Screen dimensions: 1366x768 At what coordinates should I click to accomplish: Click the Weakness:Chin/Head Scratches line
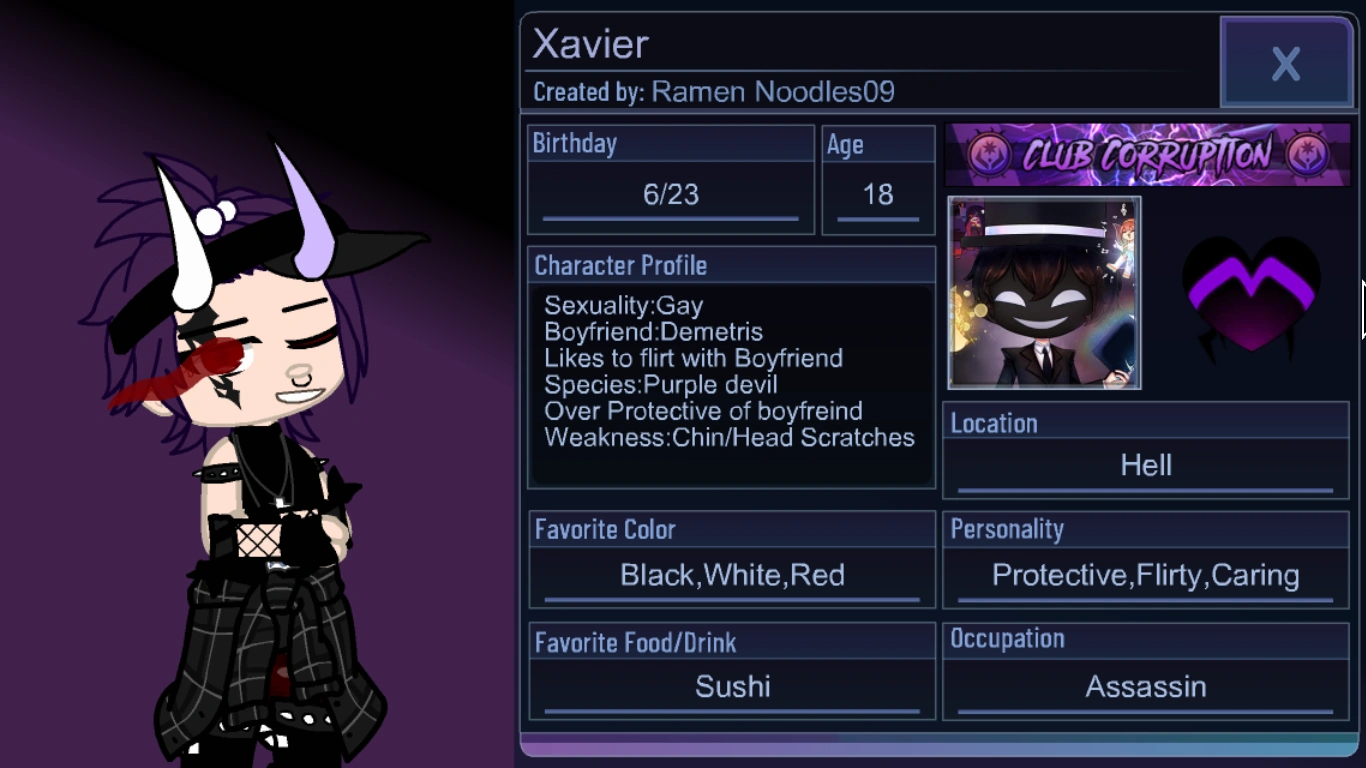point(728,437)
